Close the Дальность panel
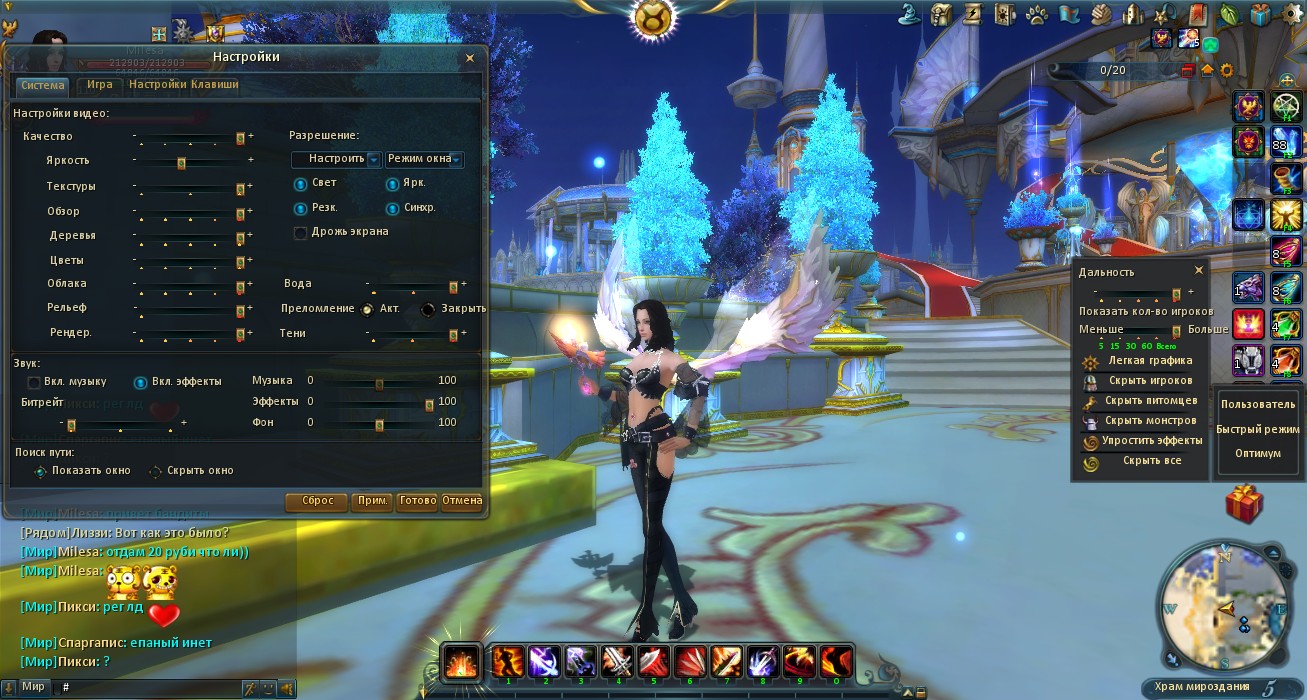1307x700 pixels. point(1199,271)
